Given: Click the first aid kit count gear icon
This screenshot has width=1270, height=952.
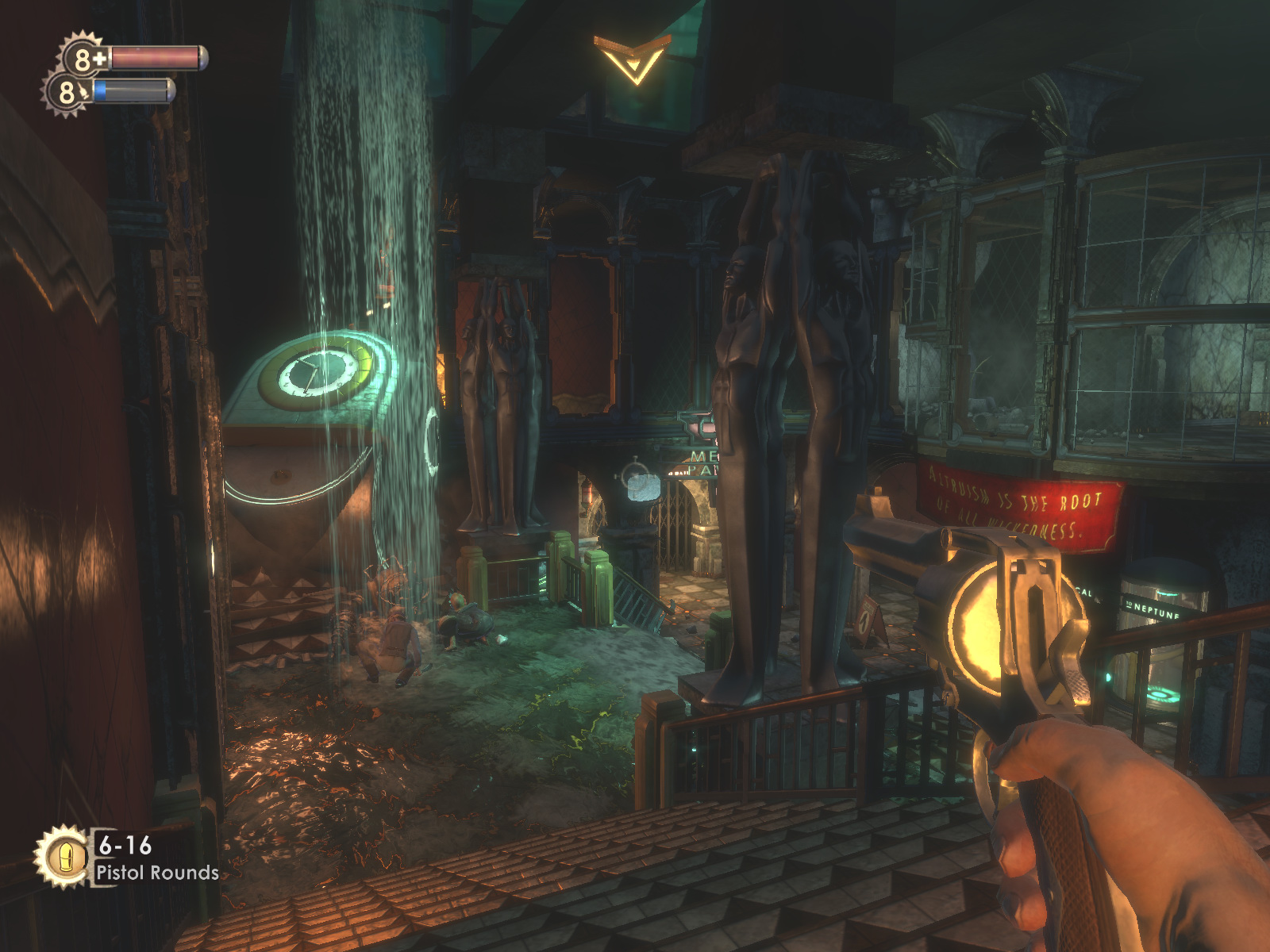Looking at the screenshot, I should click(83, 58).
